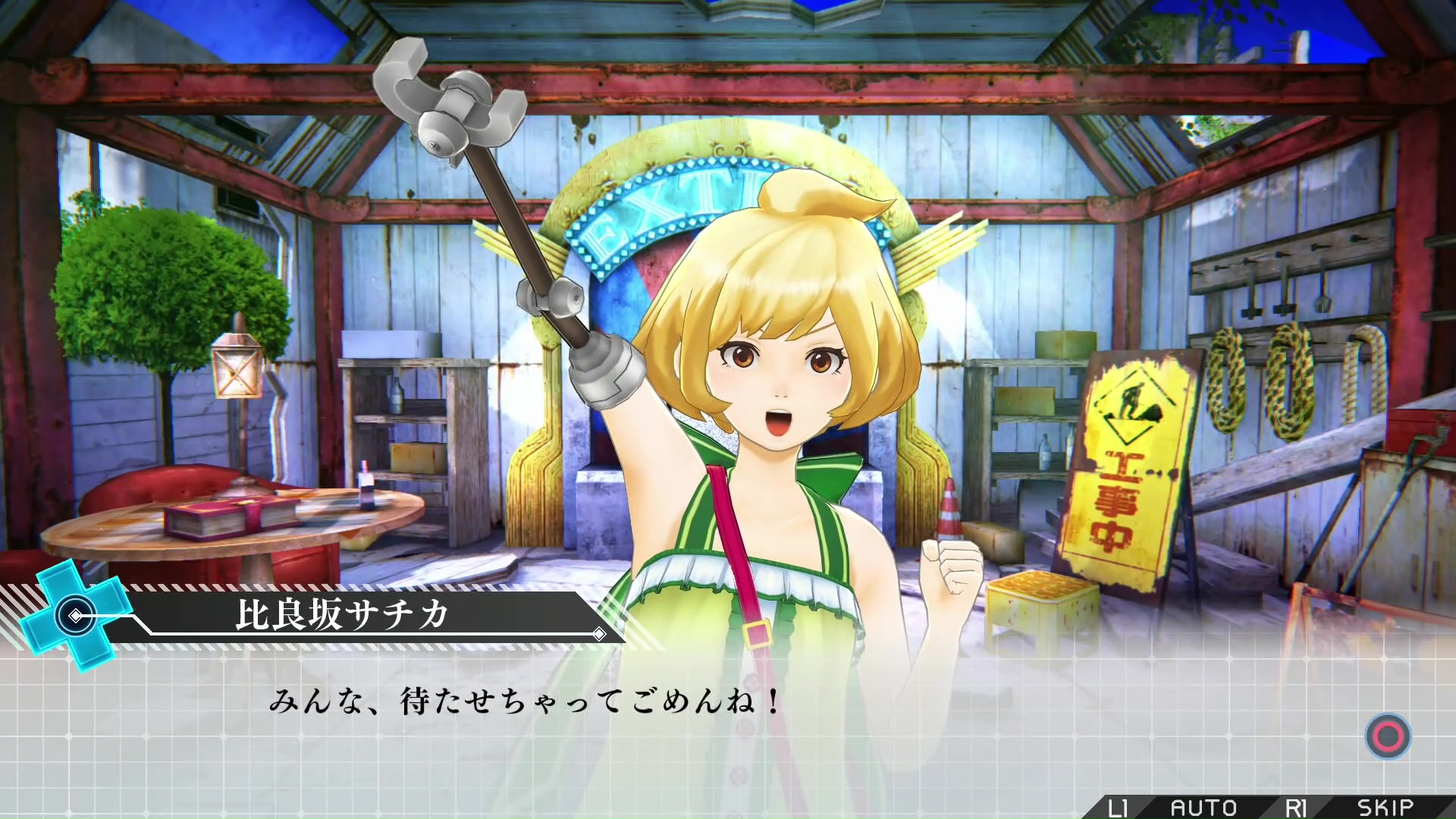The image size is (1456, 819).
Task: Advance dialogue via the circle indicator
Action: pyautogui.click(x=1388, y=736)
